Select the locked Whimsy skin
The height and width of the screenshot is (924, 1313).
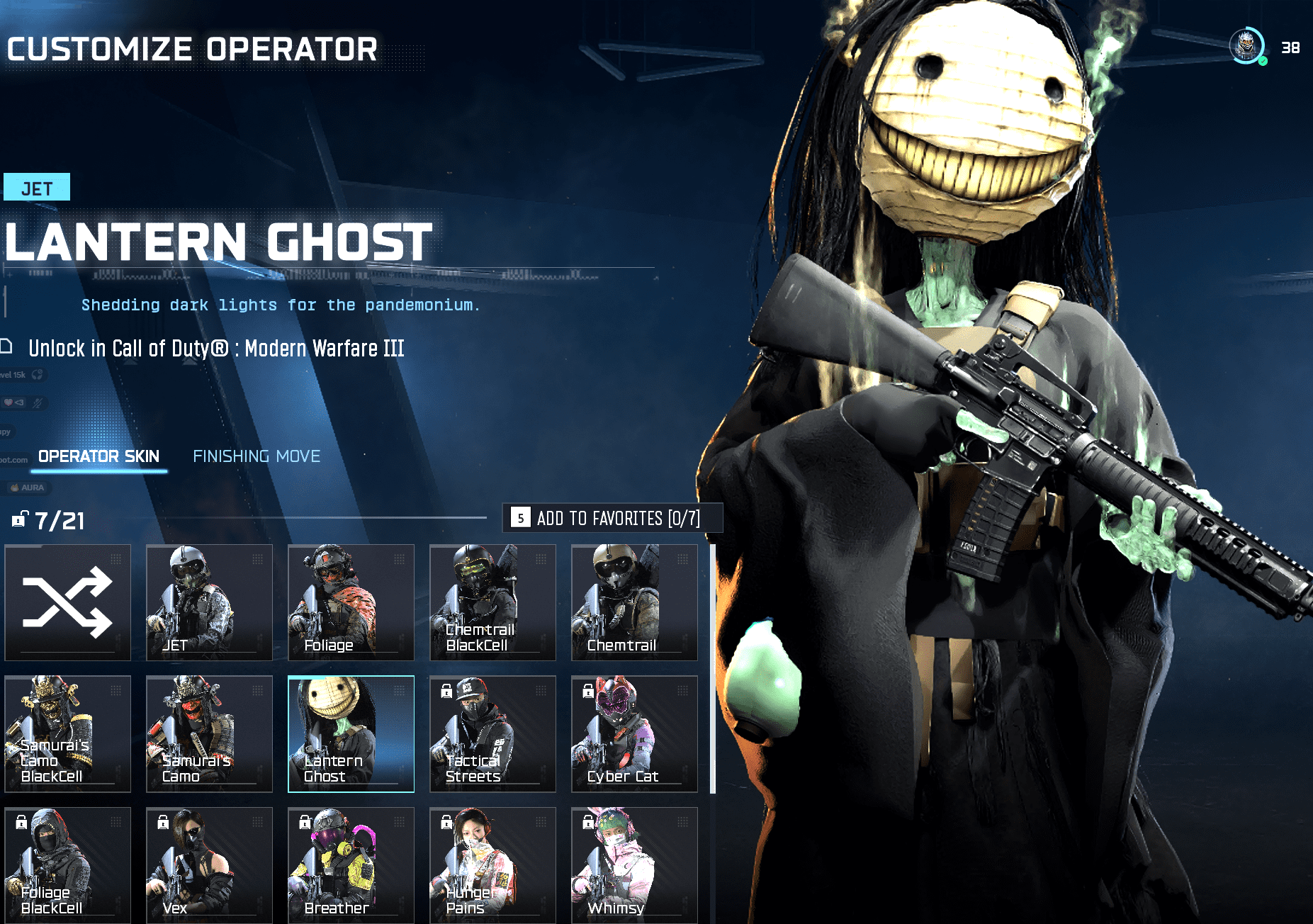tap(634, 864)
